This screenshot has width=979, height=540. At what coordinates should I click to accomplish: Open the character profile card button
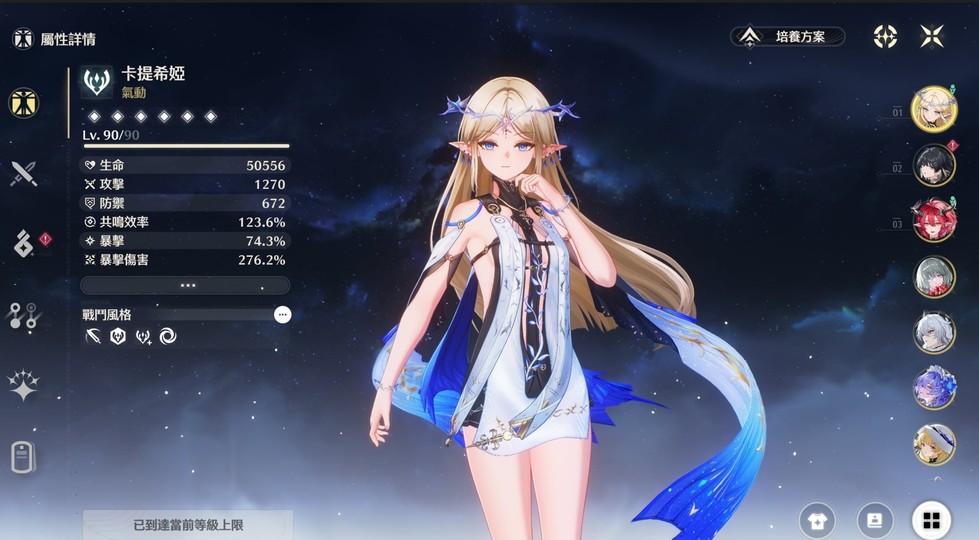click(x=875, y=520)
